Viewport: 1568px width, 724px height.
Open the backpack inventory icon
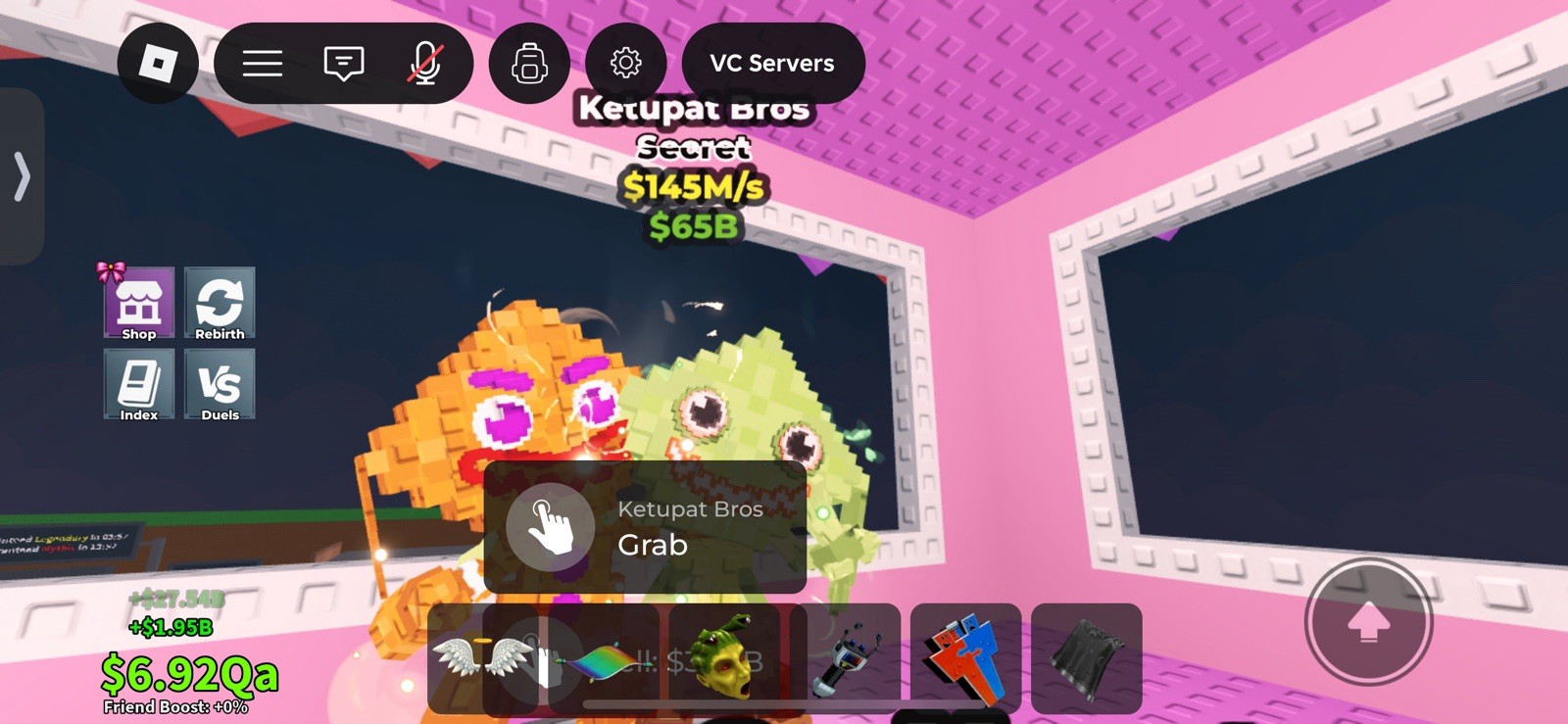coord(529,63)
